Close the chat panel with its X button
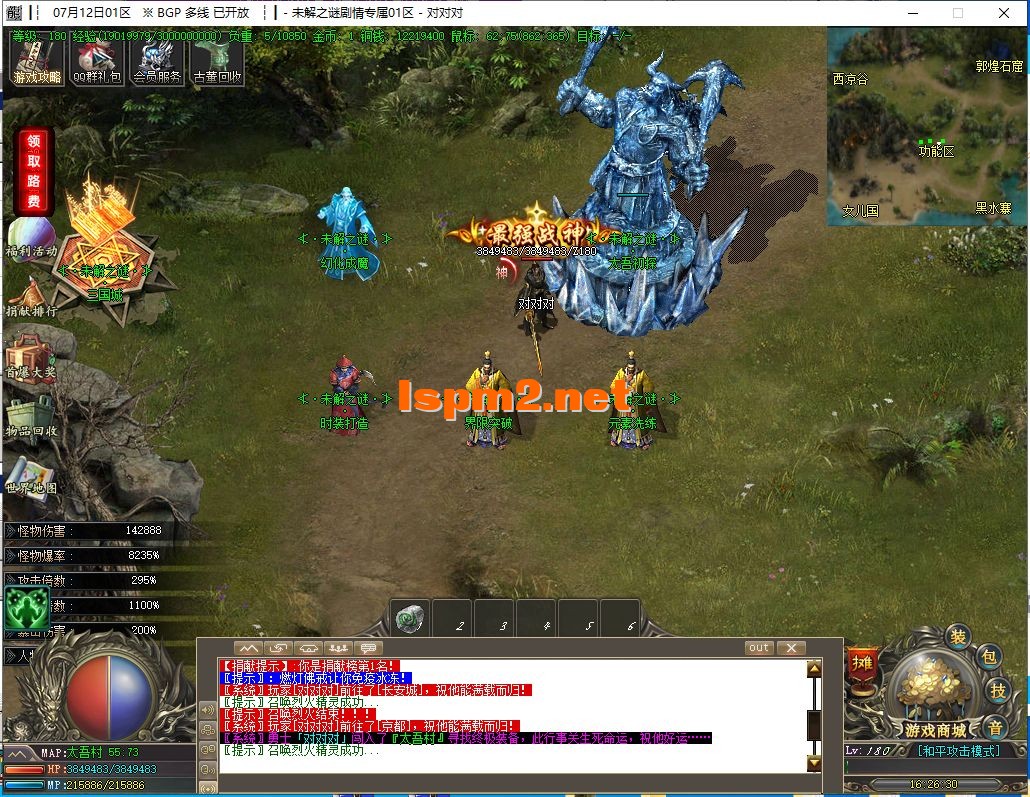This screenshot has height=797, width=1030. [790, 648]
